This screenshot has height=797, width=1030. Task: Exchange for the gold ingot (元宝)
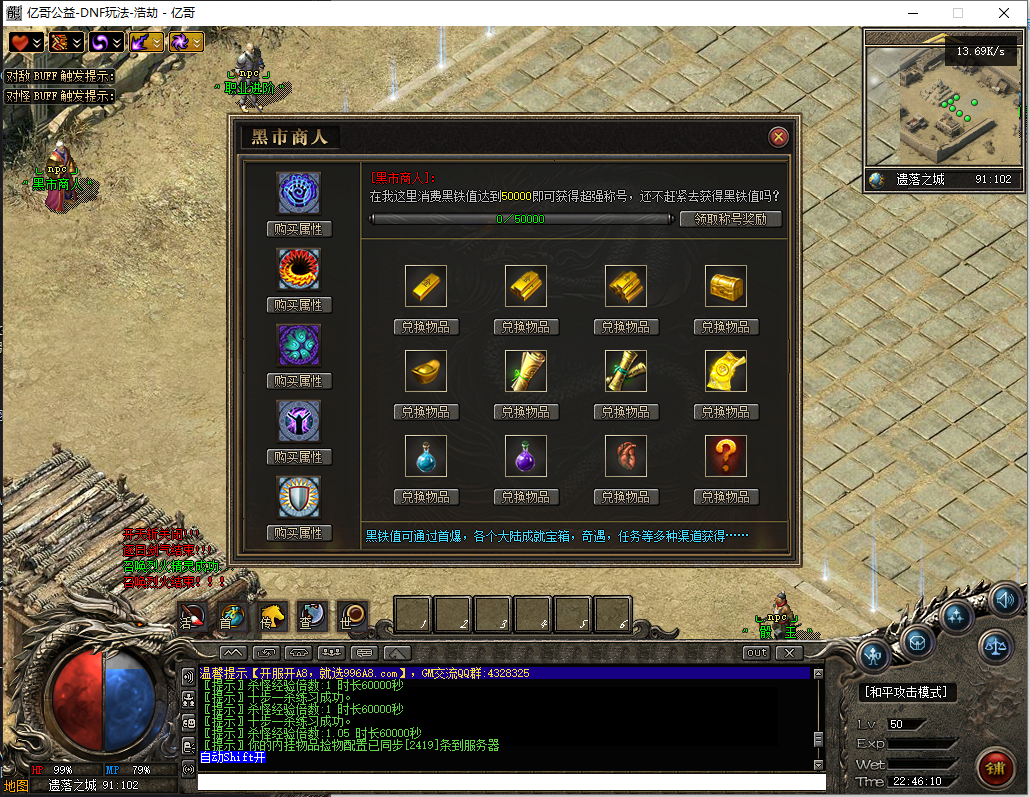point(426,412)
